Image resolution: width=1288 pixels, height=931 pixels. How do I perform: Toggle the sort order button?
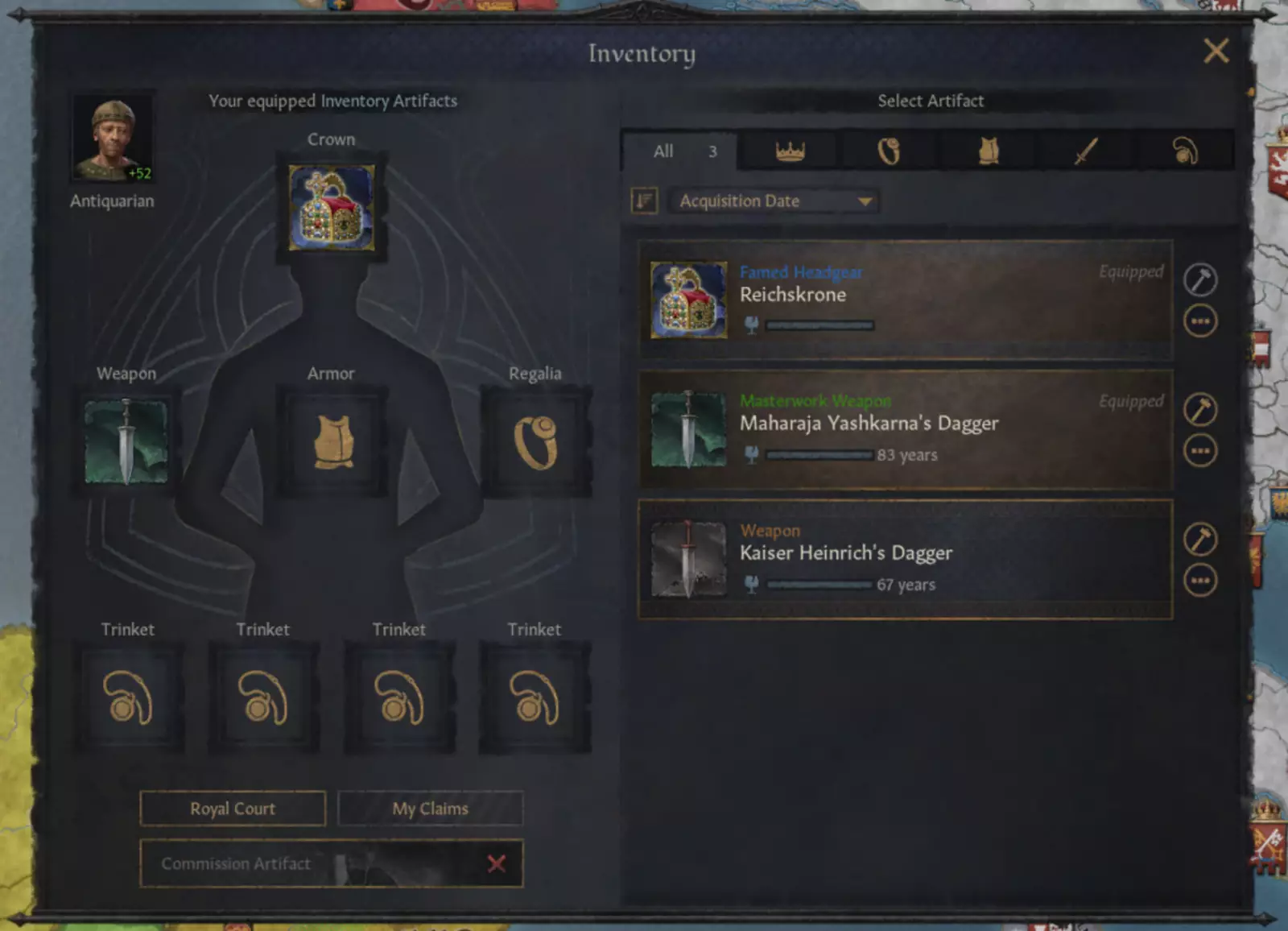point(644,201)
